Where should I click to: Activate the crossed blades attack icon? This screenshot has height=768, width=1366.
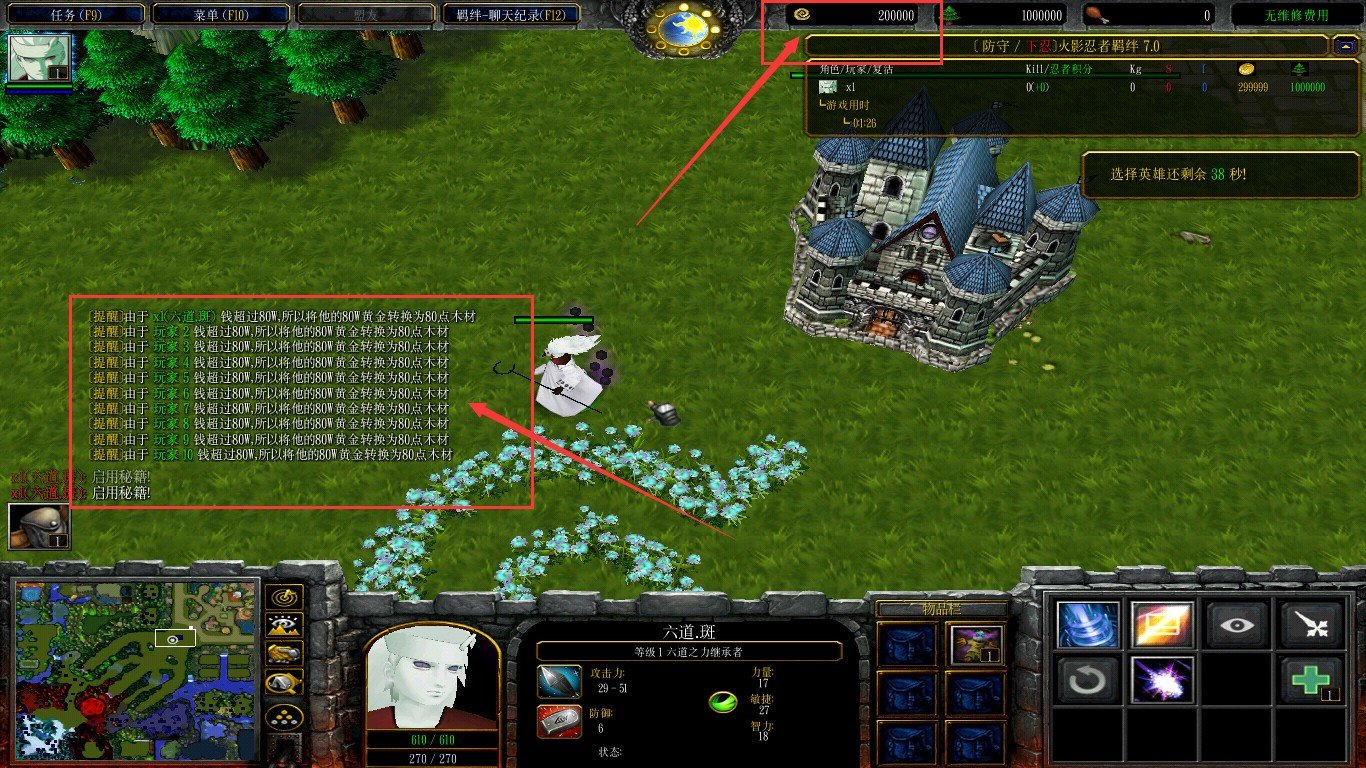point(1311,624)
